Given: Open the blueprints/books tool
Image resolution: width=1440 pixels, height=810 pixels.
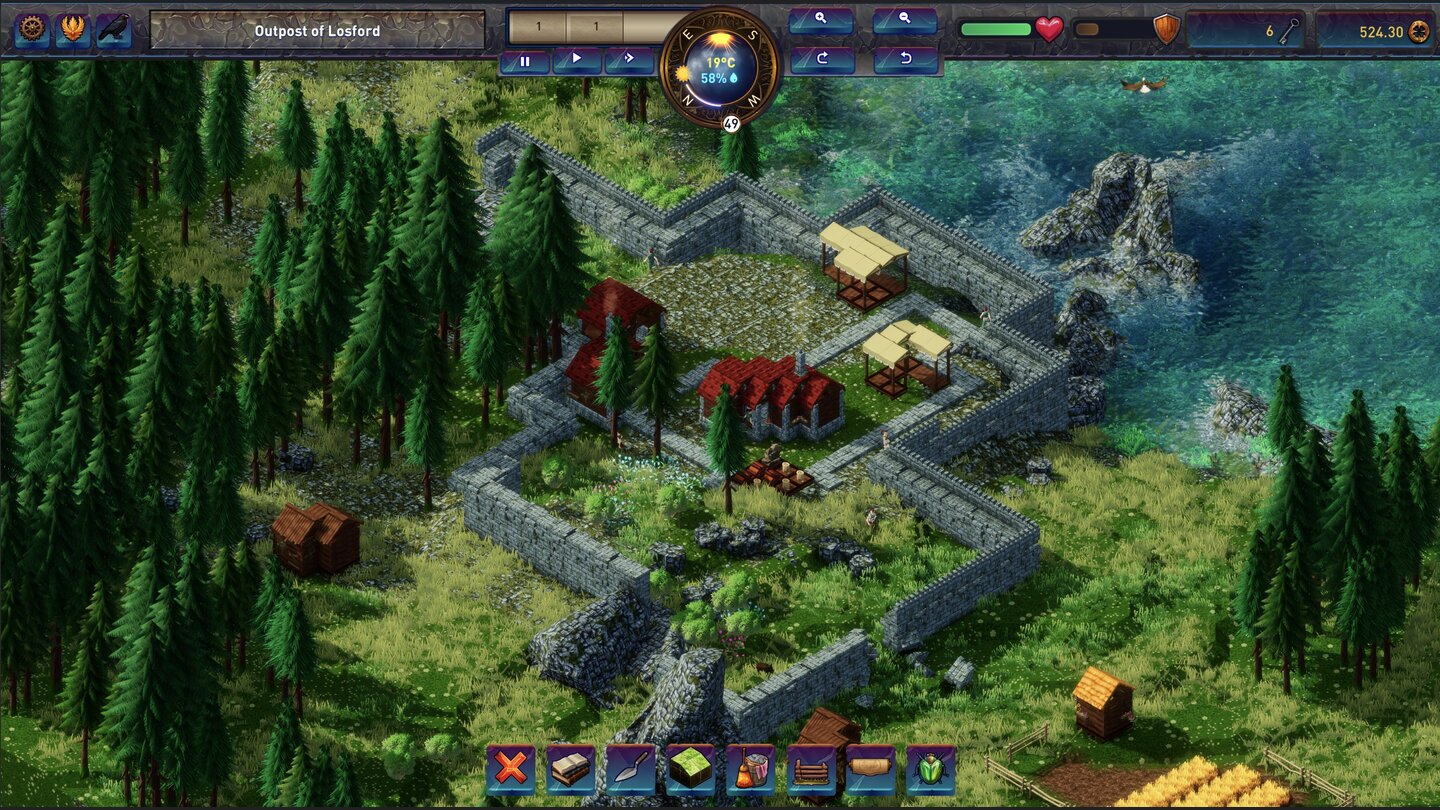Looking at the screenshot, I should 570,769.
